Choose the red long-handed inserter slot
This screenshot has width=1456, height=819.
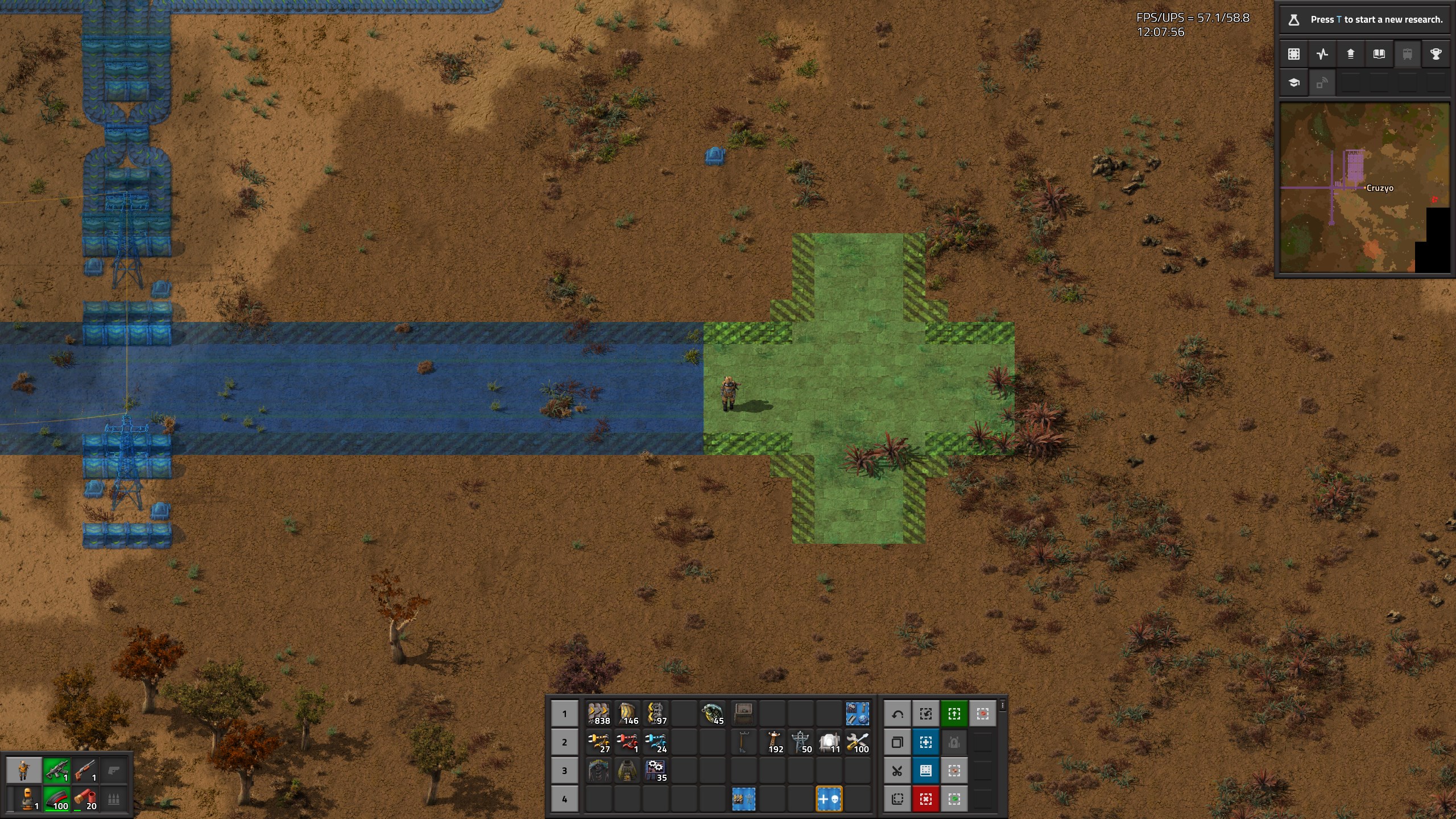(627, 742)
